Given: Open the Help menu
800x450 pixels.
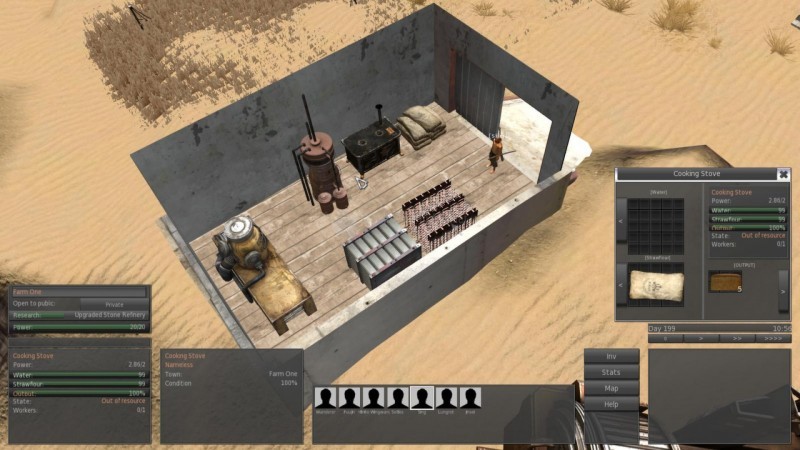Looking at the screenshot, I should [612, 404].
